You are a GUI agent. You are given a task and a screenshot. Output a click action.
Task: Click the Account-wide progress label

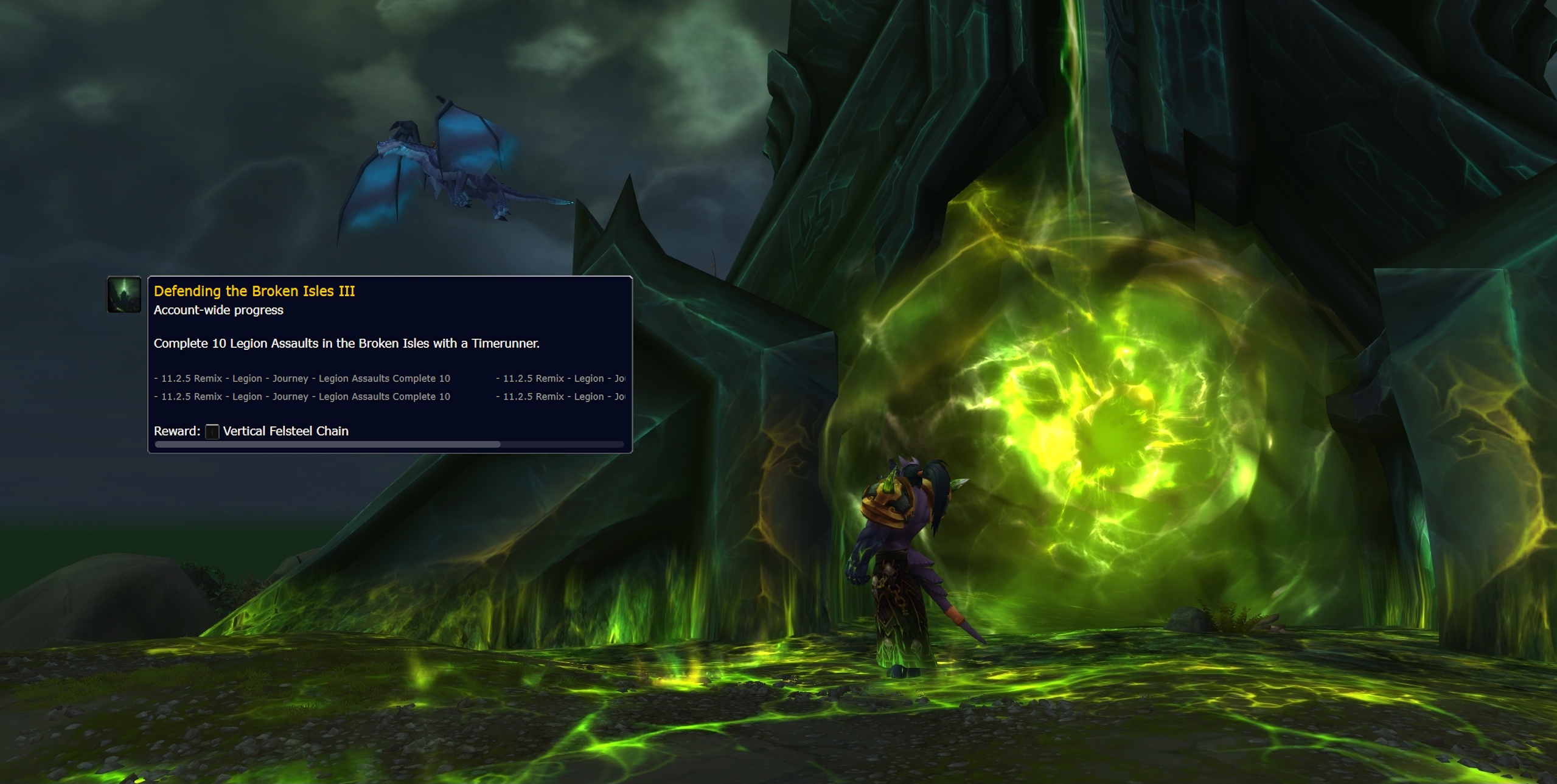[220, 310]
